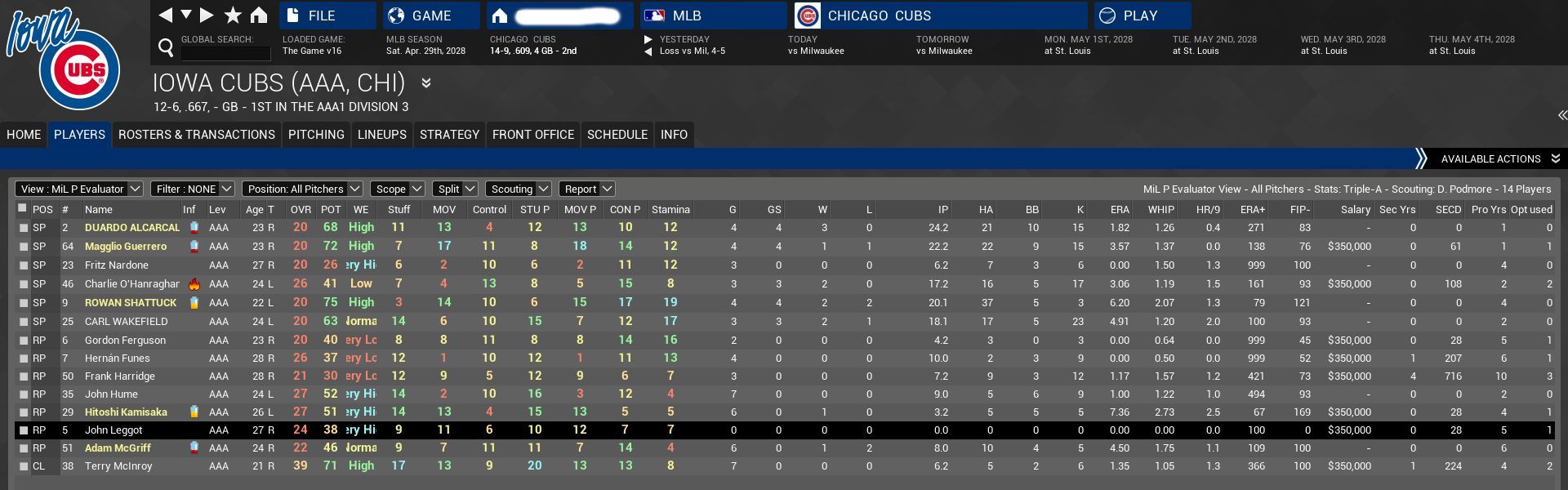This screenshot has width=1568, height=490.
Task: Sort the table by ERA column
Action: (x=1119, y=209)
